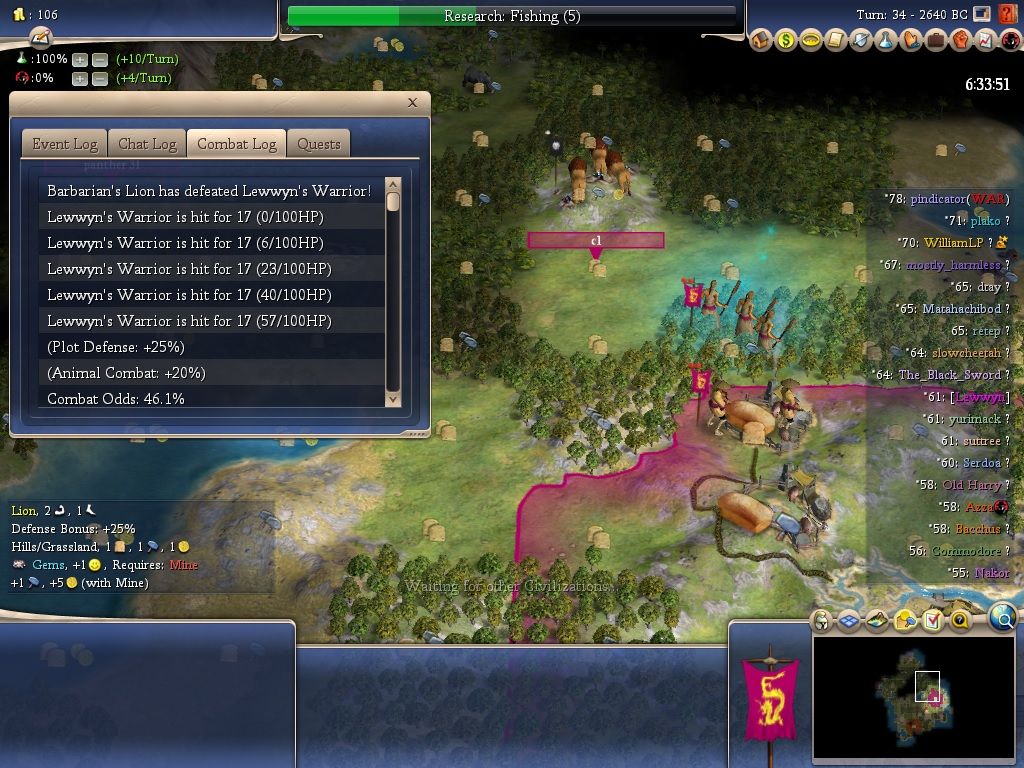Viewport: 1024px width, 768px height.
Task: Open the domestic advisor house icon
Action: pos(761,41)
